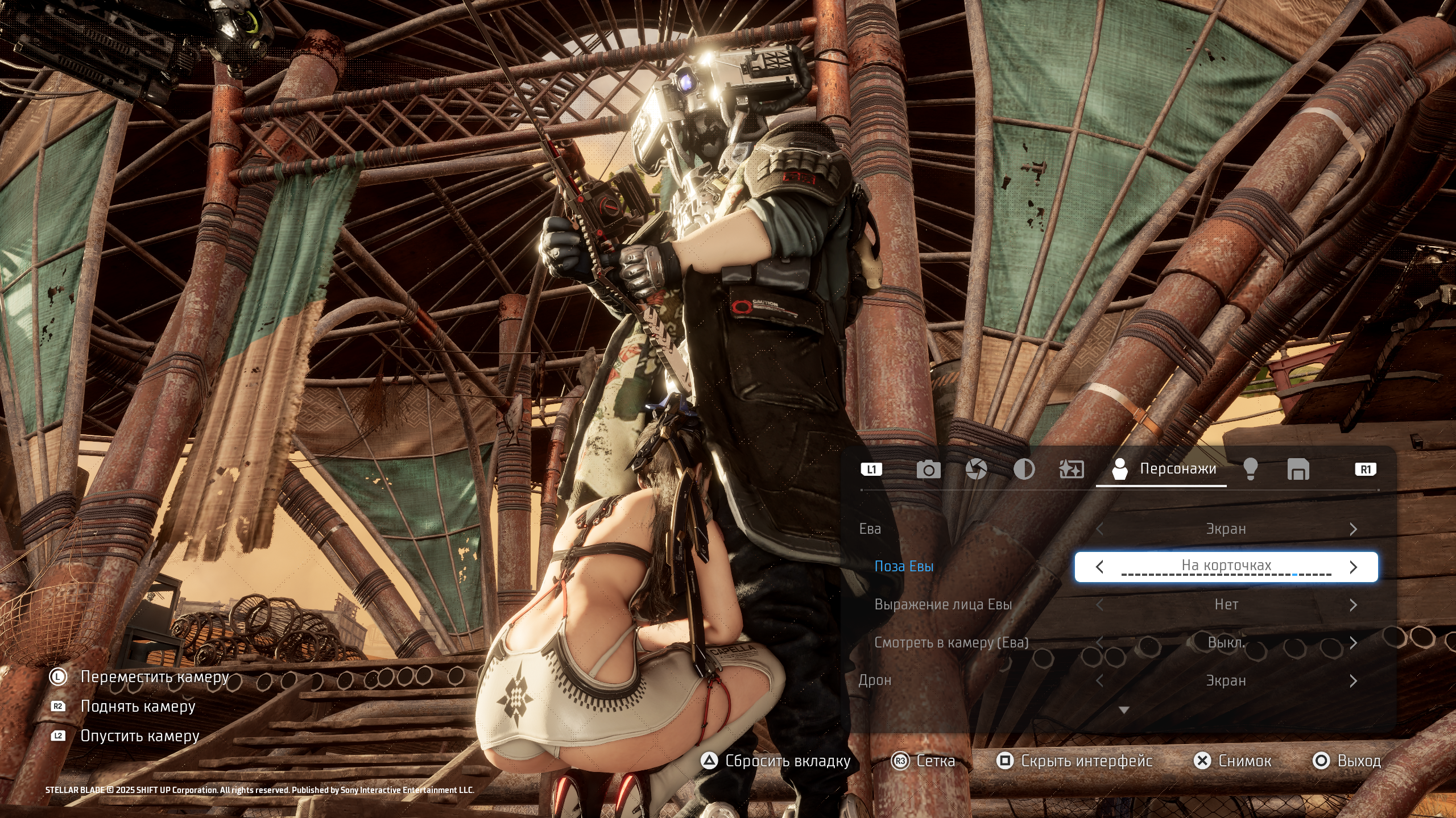Viewport: 1456px width, 818px height.
Task: Change Выражение лица Евы to next option
Action: [x=1353, y=605]
